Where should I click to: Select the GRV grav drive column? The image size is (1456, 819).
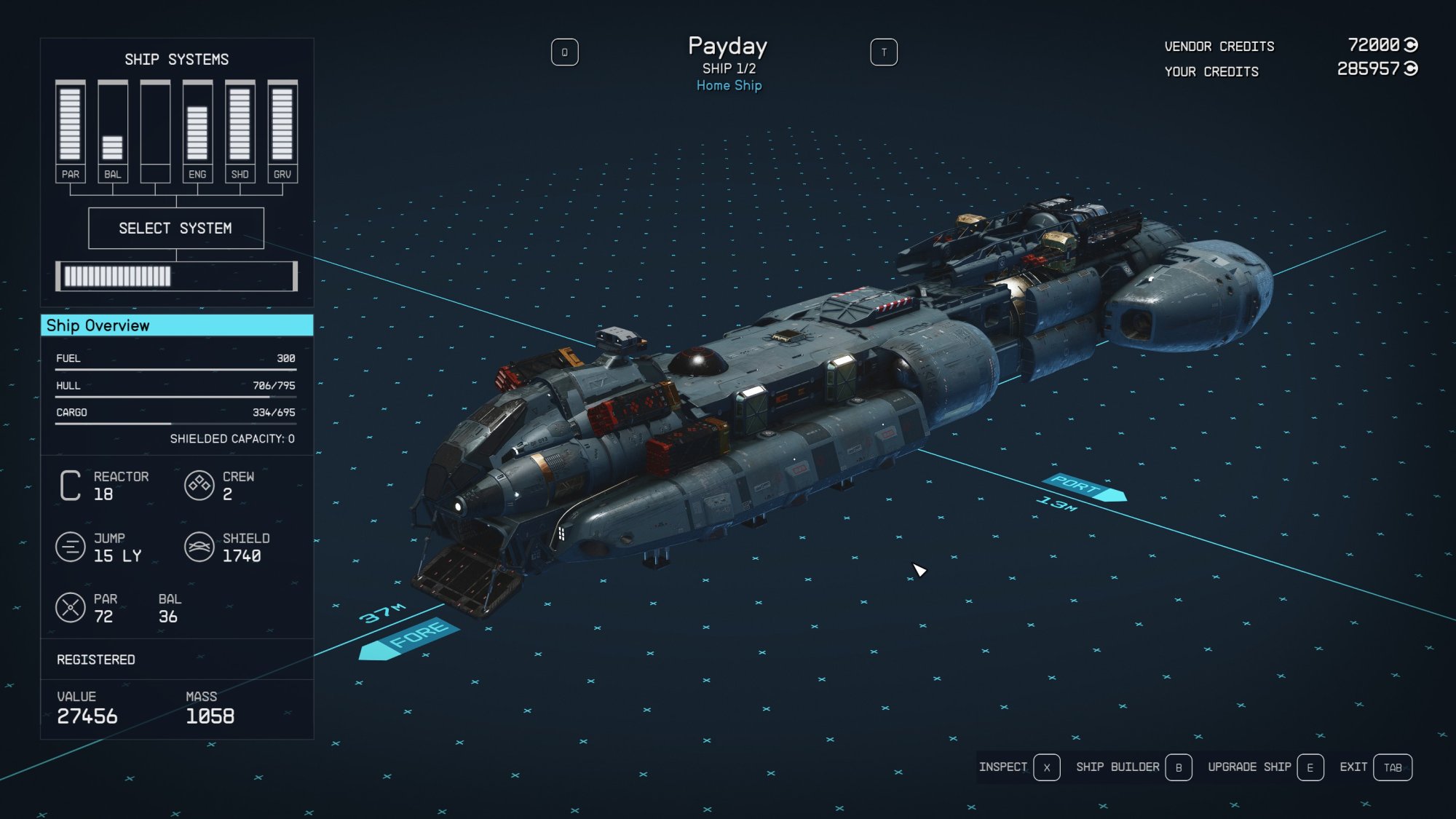click(x=282, y=131)
